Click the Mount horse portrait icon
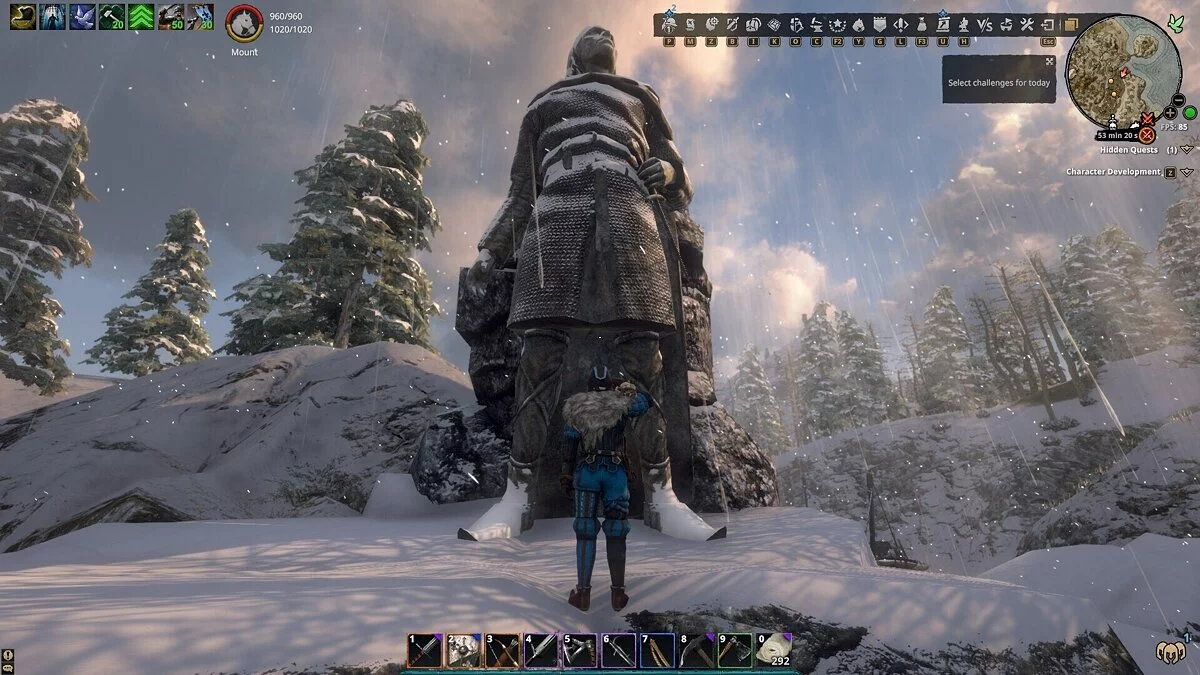 pyautogui.click(x=245, y=22)
